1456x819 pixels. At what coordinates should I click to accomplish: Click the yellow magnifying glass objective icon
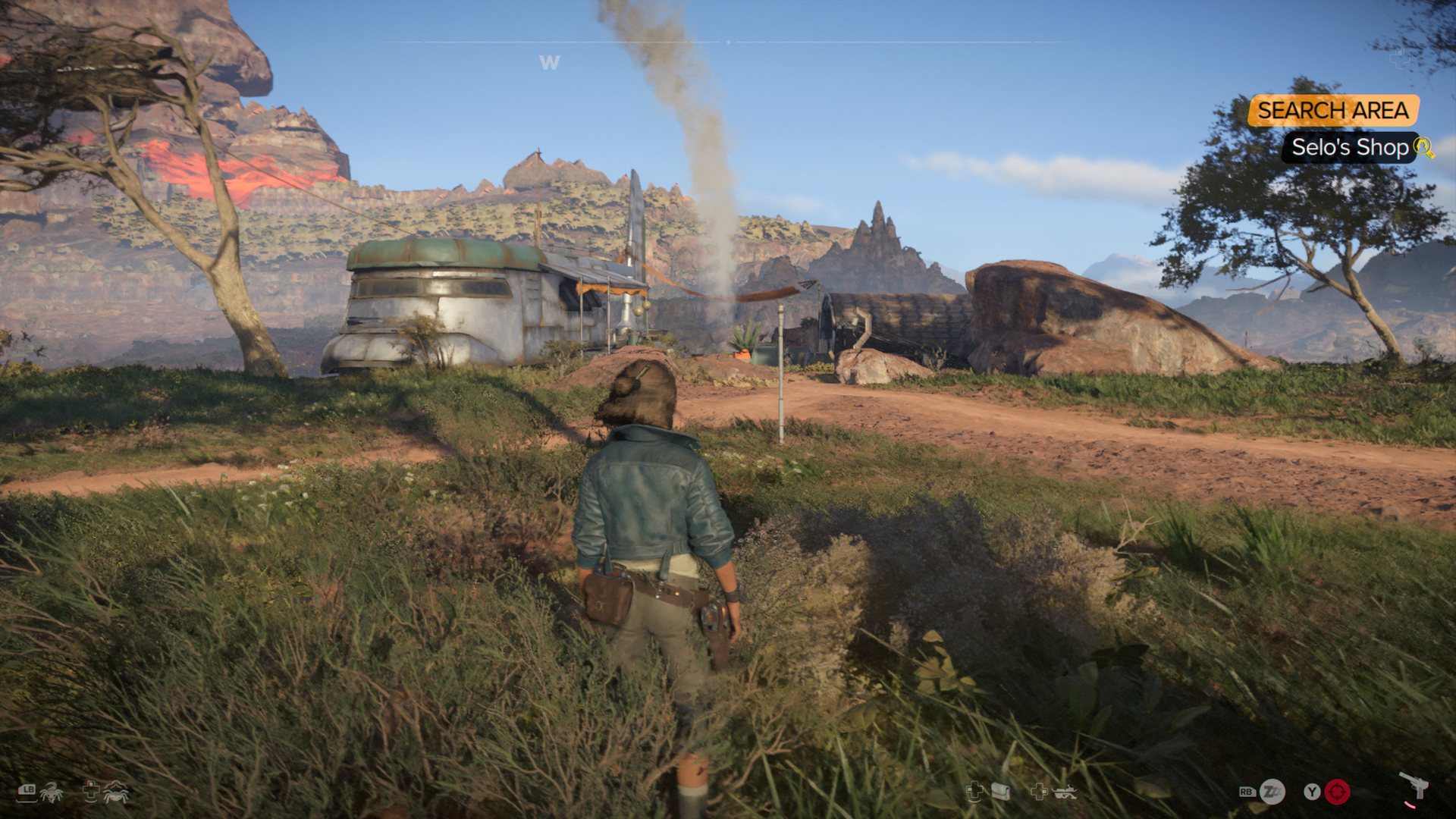click(1424, 147)
